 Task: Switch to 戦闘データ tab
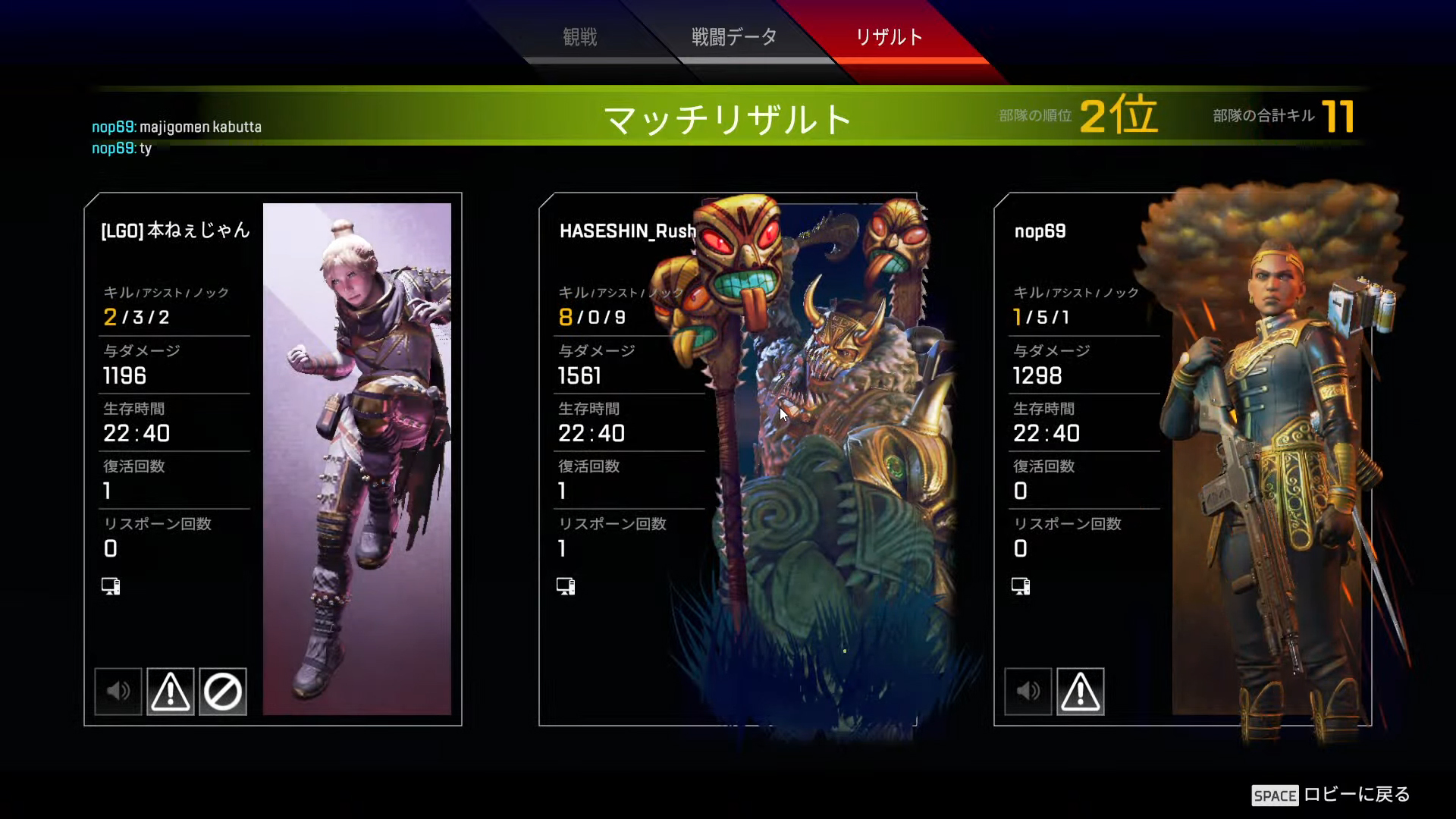[732, 36]
